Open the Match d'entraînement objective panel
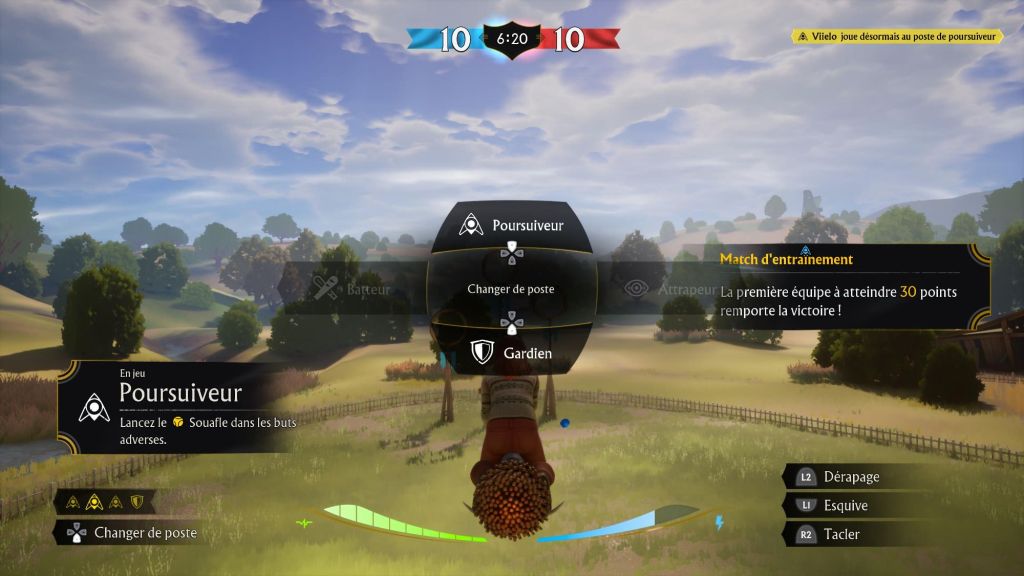Viewport: 1024px width, 576px height. point(840,286)
